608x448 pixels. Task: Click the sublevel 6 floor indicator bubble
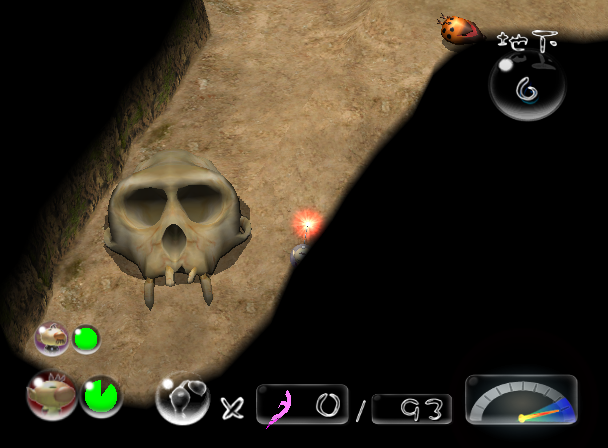coord(527,88)
